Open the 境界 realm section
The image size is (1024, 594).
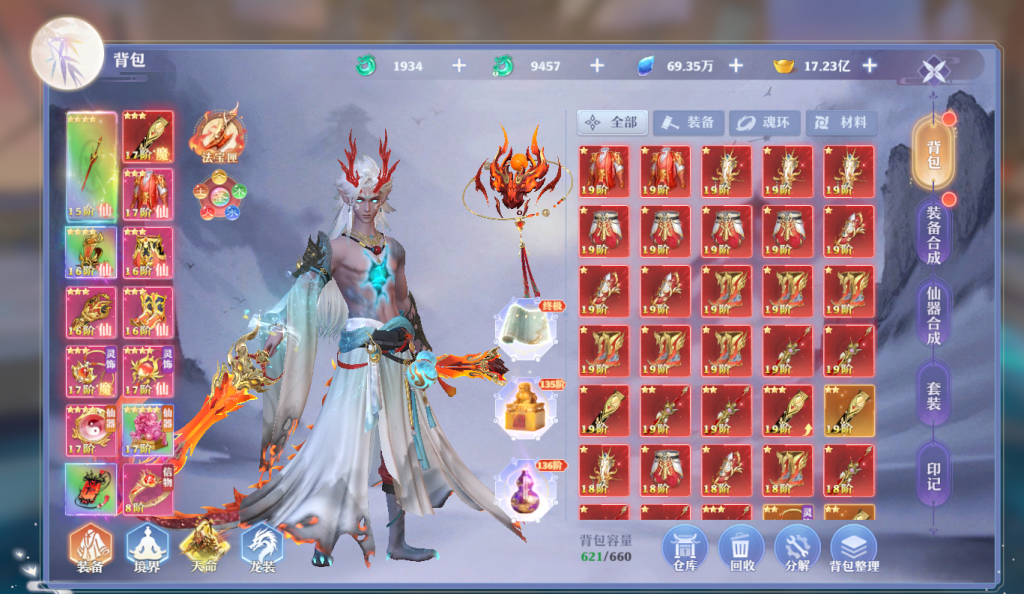[x=147, y=548]
